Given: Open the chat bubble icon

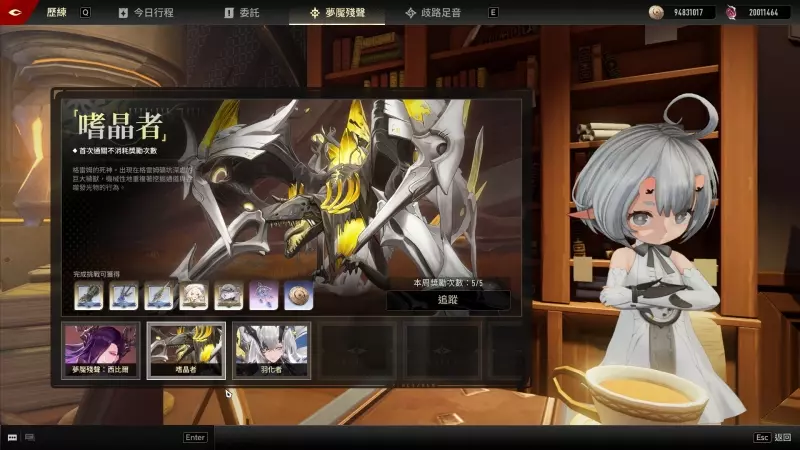Looking at the screenshot, I should coord(12,437).
